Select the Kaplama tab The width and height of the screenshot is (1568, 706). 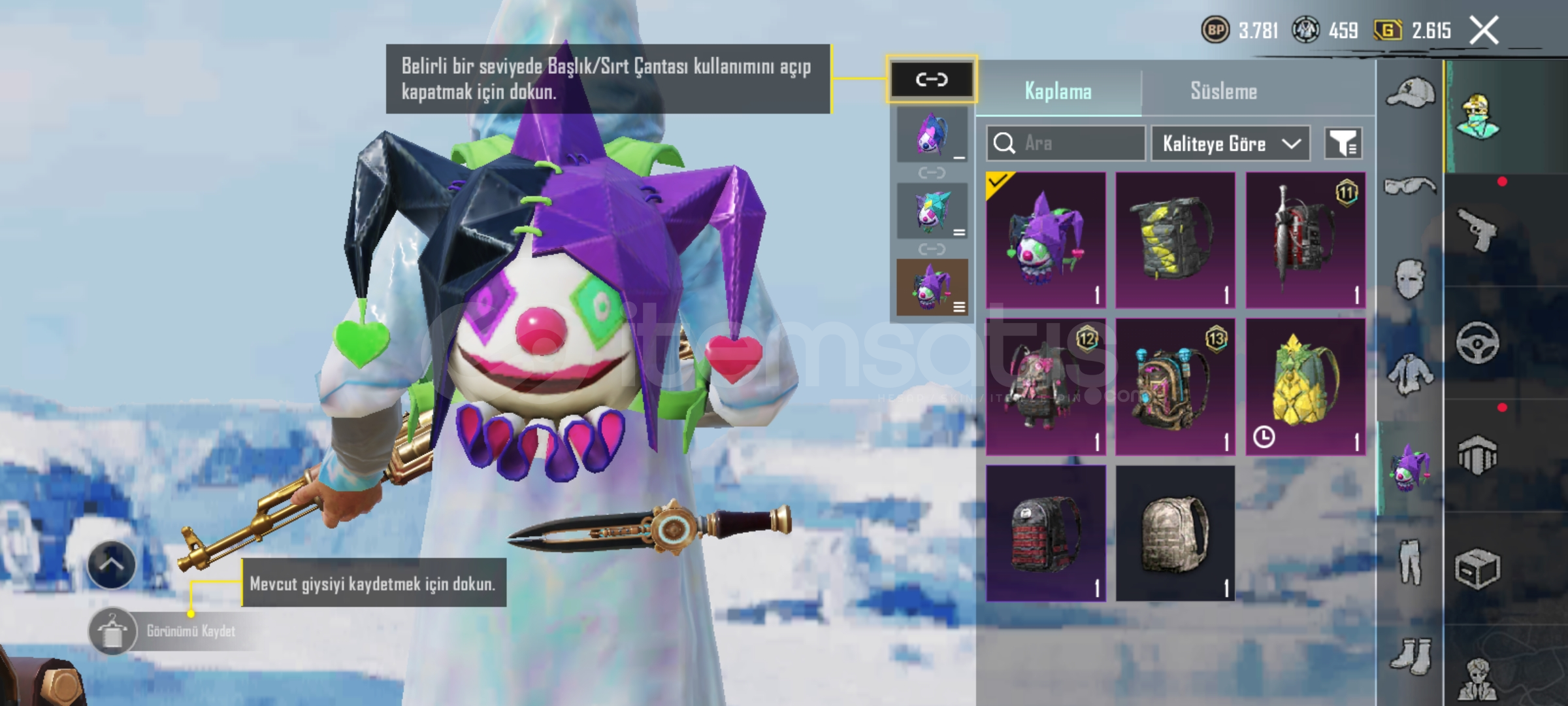1058,91
